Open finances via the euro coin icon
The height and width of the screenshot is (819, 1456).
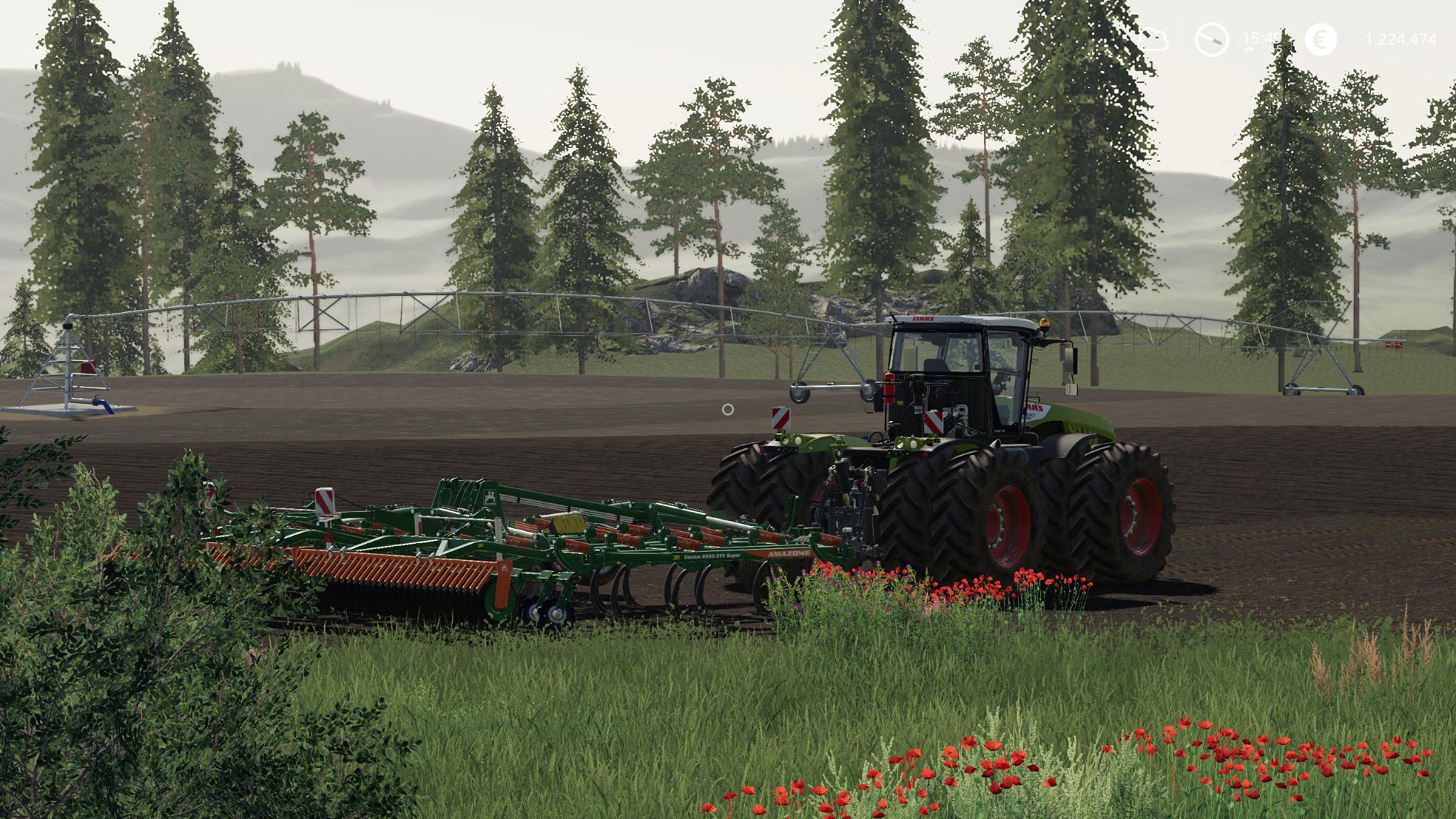[x=1320, y=39]
